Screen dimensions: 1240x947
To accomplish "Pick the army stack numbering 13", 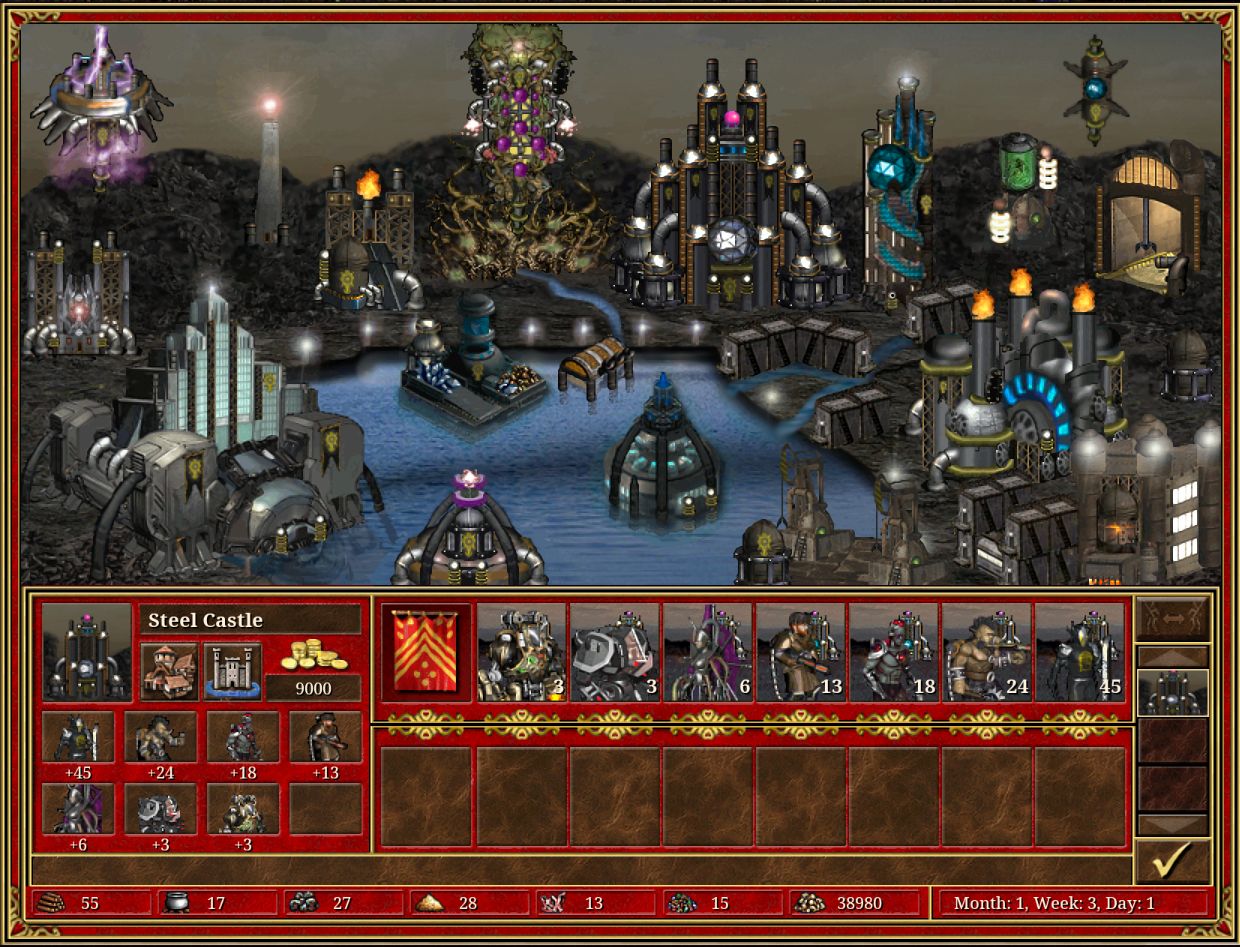I will click(801, 652).
